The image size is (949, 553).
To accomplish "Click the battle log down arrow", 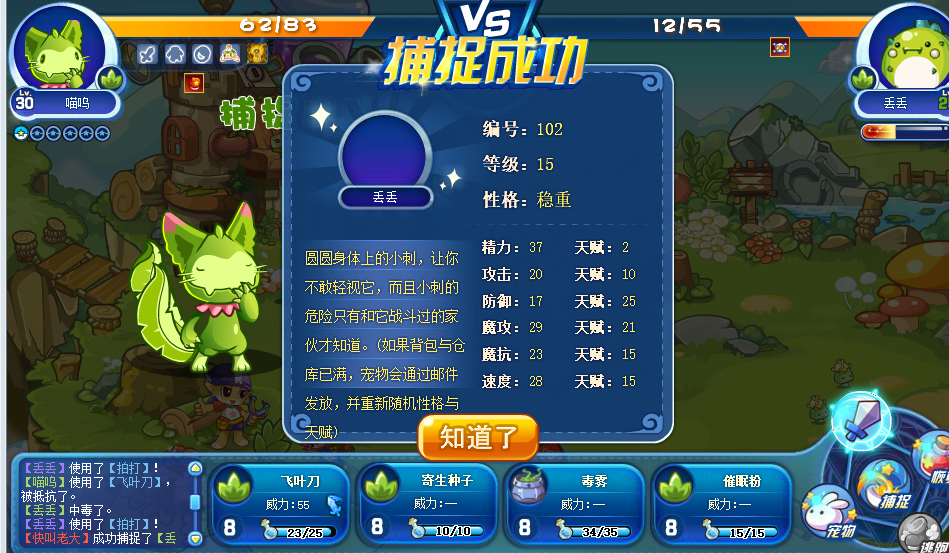I will (x=195, y=537).
